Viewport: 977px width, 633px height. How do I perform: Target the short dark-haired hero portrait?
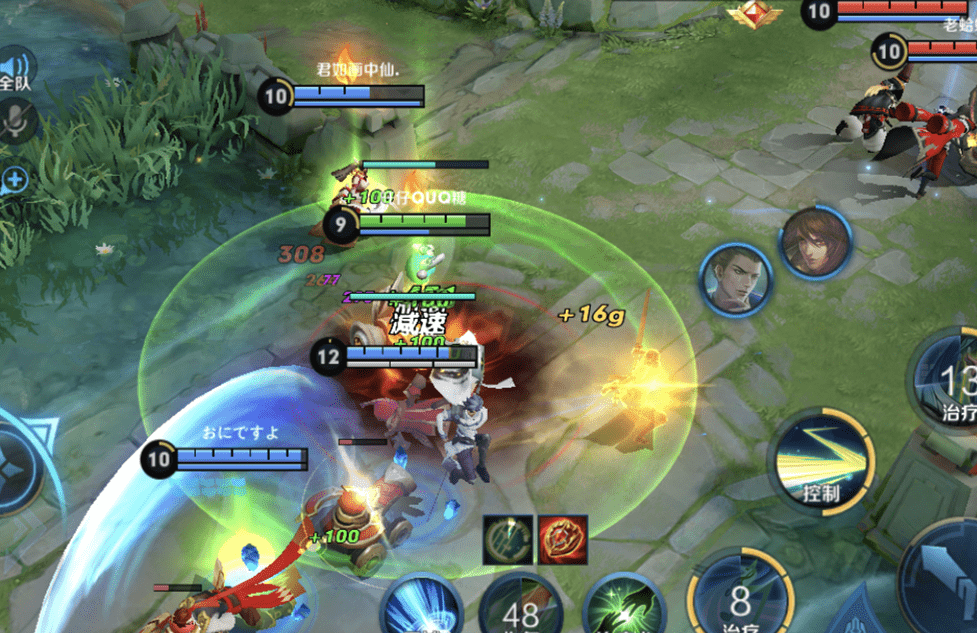pyautogui.click(x=735, y=279)
